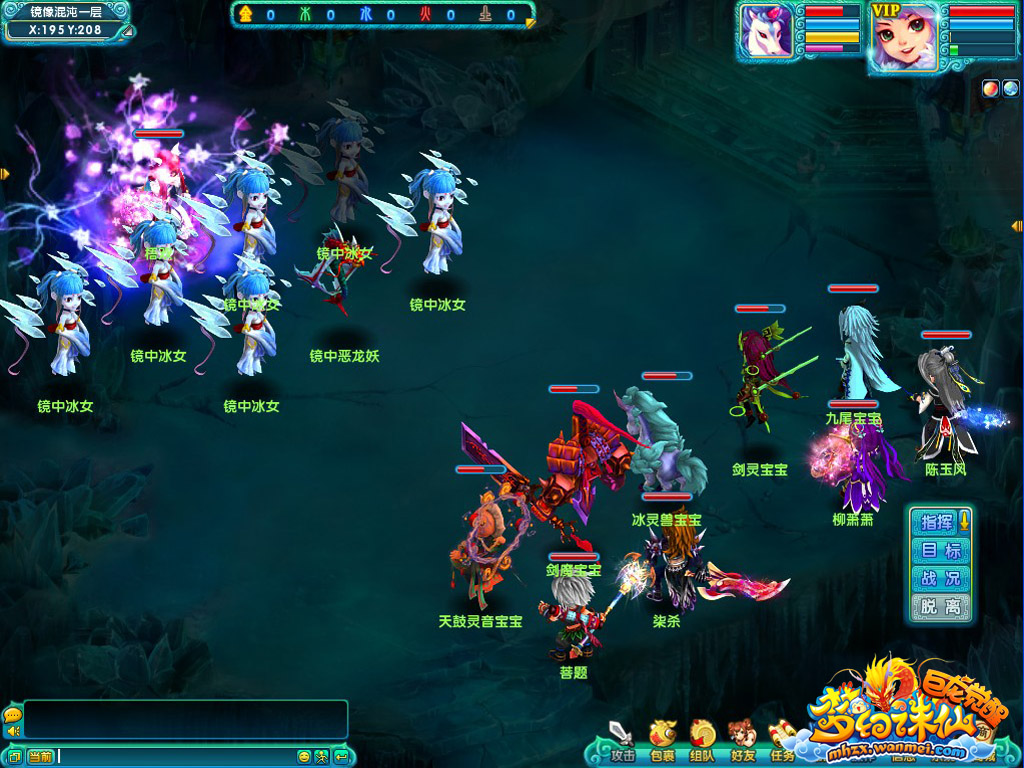
Task: Show the 好友 friends list
Action: point(742,737)
